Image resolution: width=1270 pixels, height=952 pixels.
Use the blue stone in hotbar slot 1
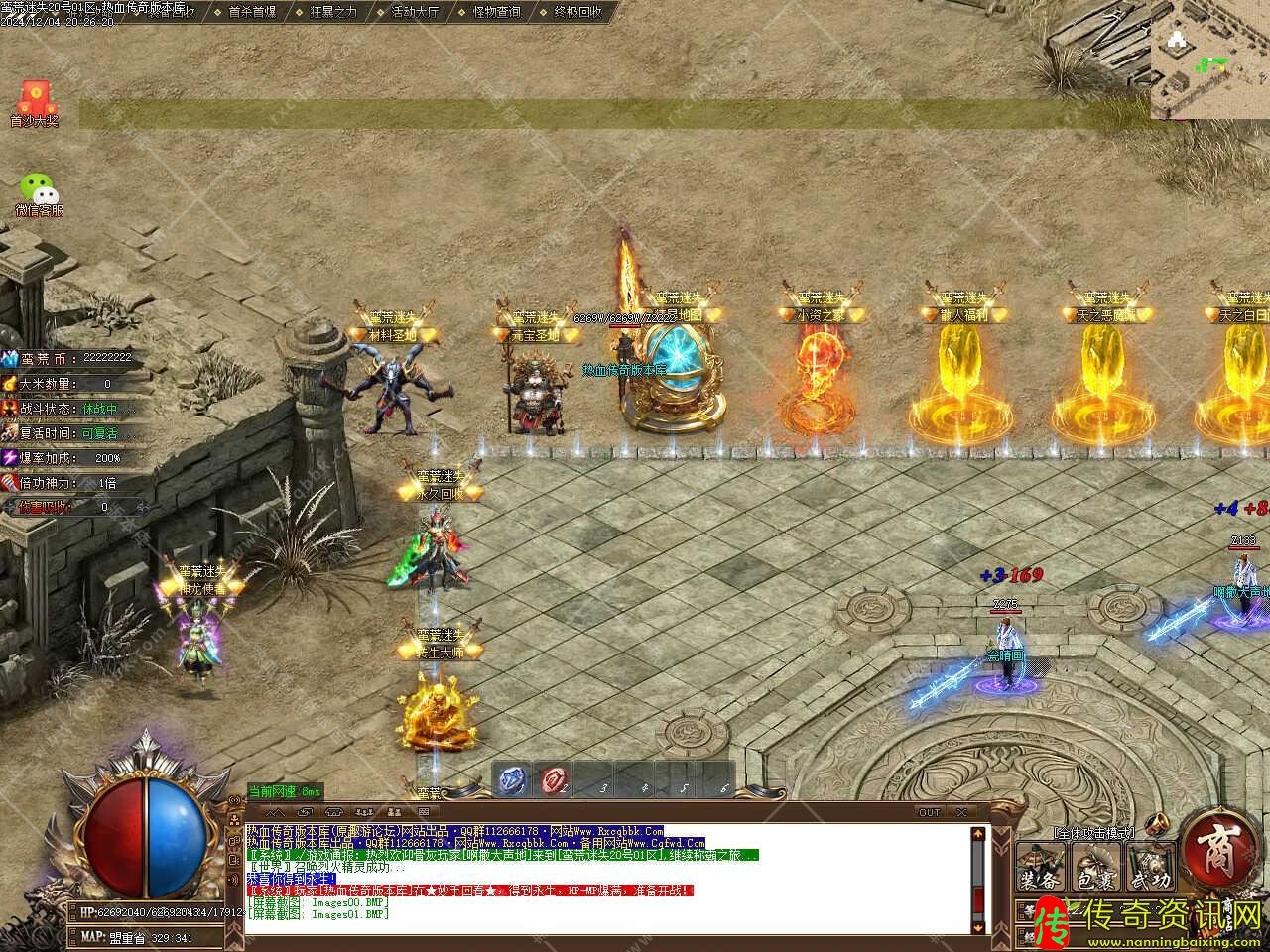(x=513, y=781)
